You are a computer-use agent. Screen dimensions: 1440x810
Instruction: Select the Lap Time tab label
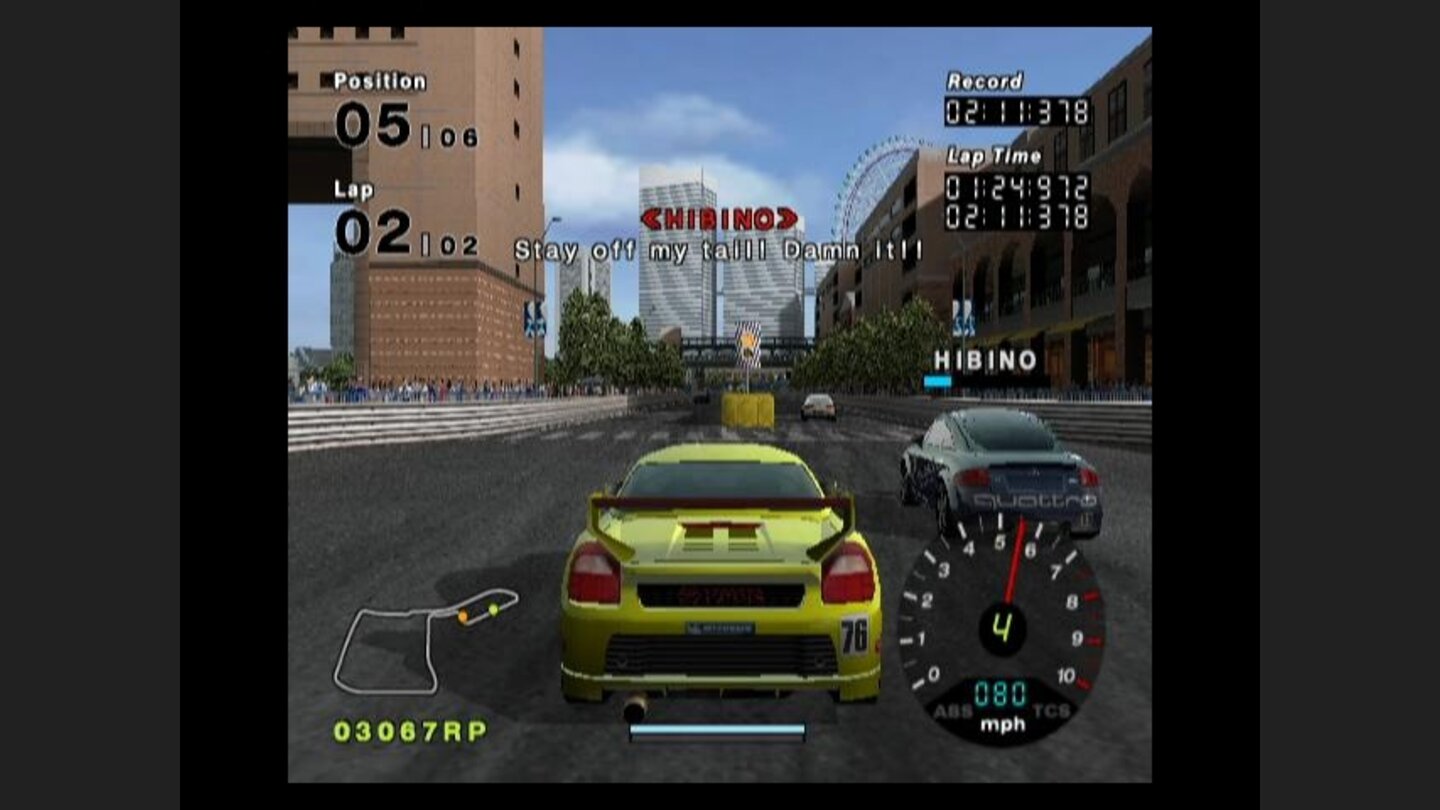point(992,155)
